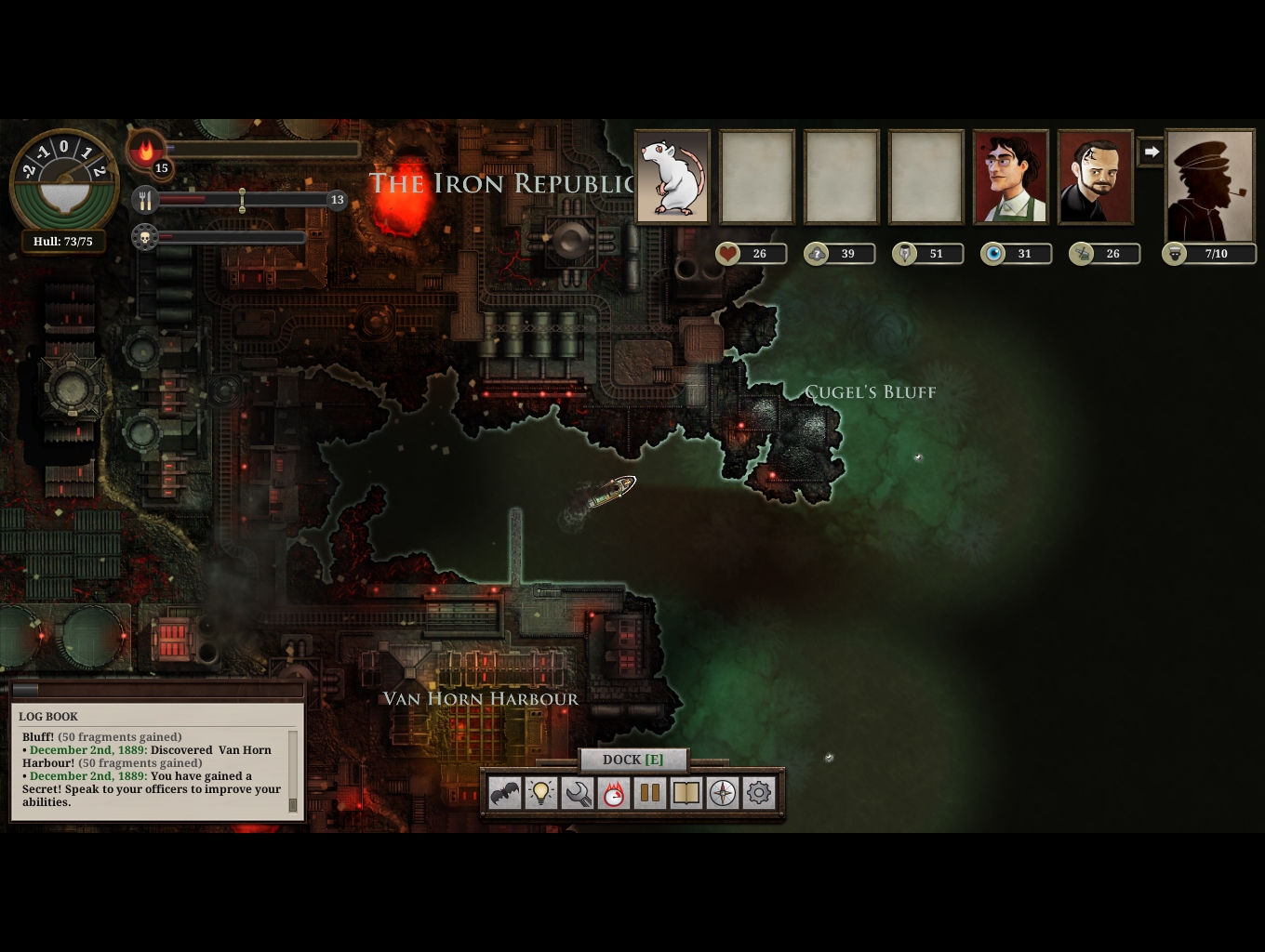Select the wrench repair icon
Viewport: 1265px width, 952px height.
click(x=578, y=793)
